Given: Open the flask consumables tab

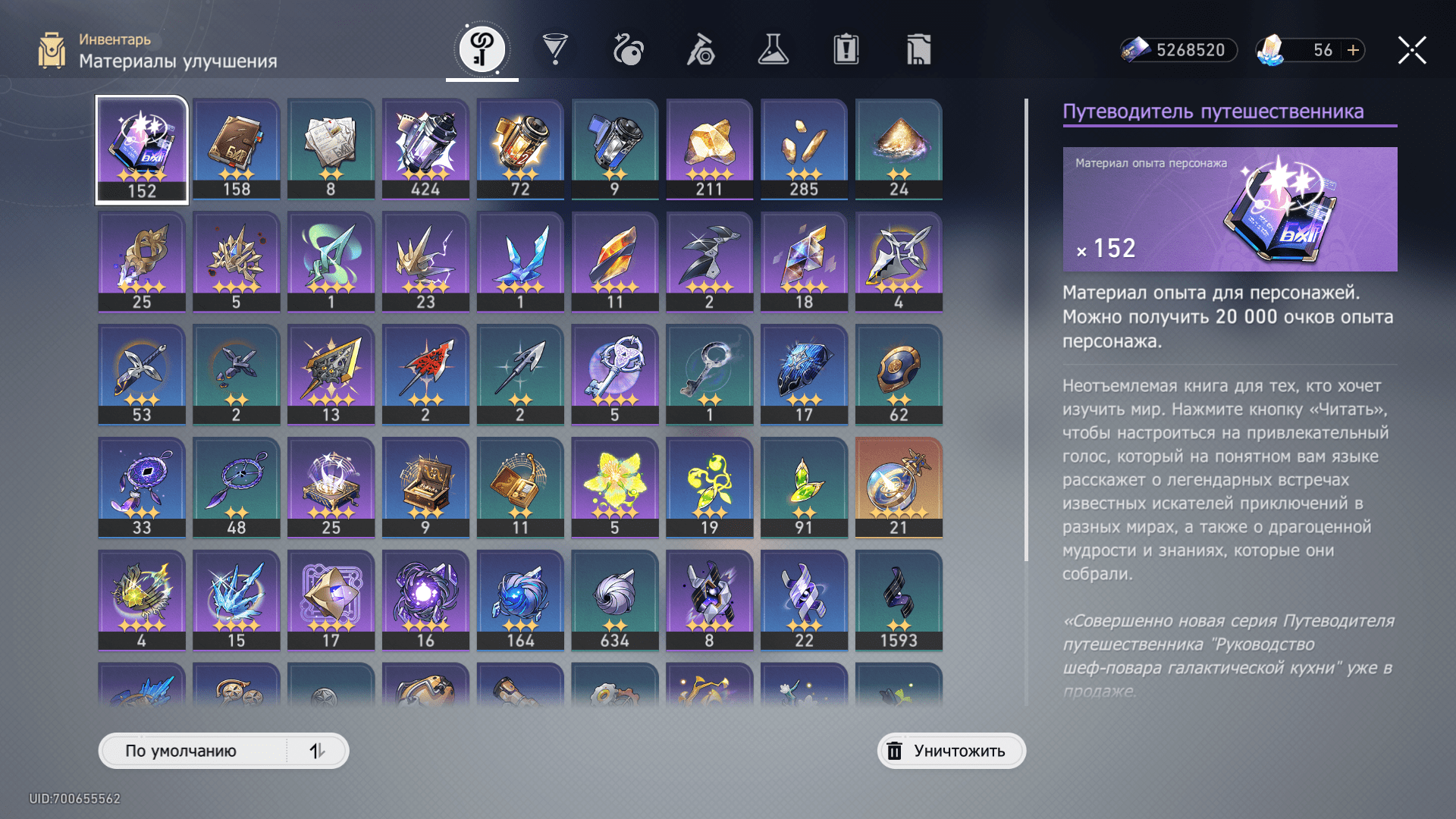Looking at the screenshot, I should tap(773, 50).
